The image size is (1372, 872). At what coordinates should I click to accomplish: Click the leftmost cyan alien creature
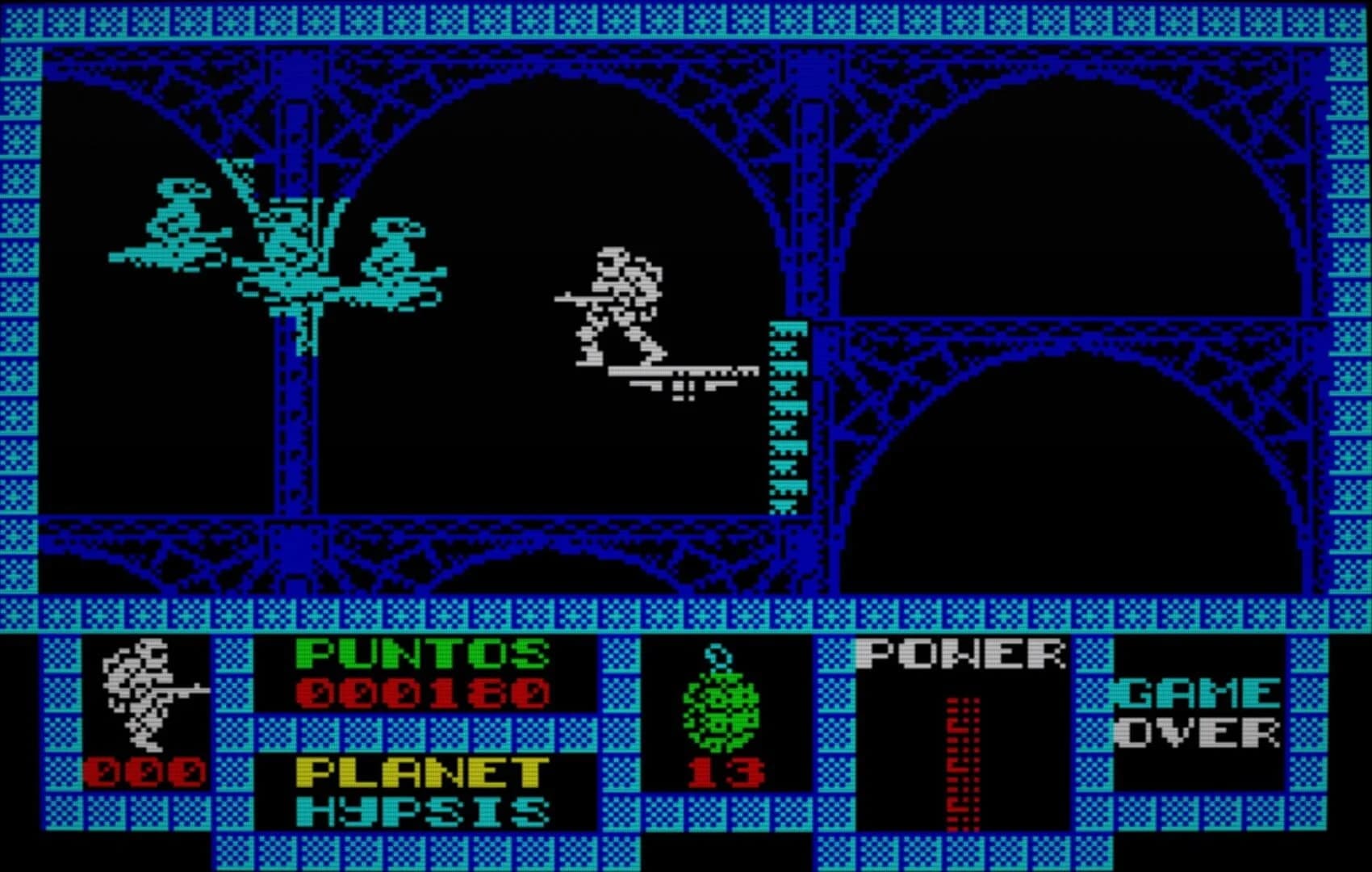point(174,226)
